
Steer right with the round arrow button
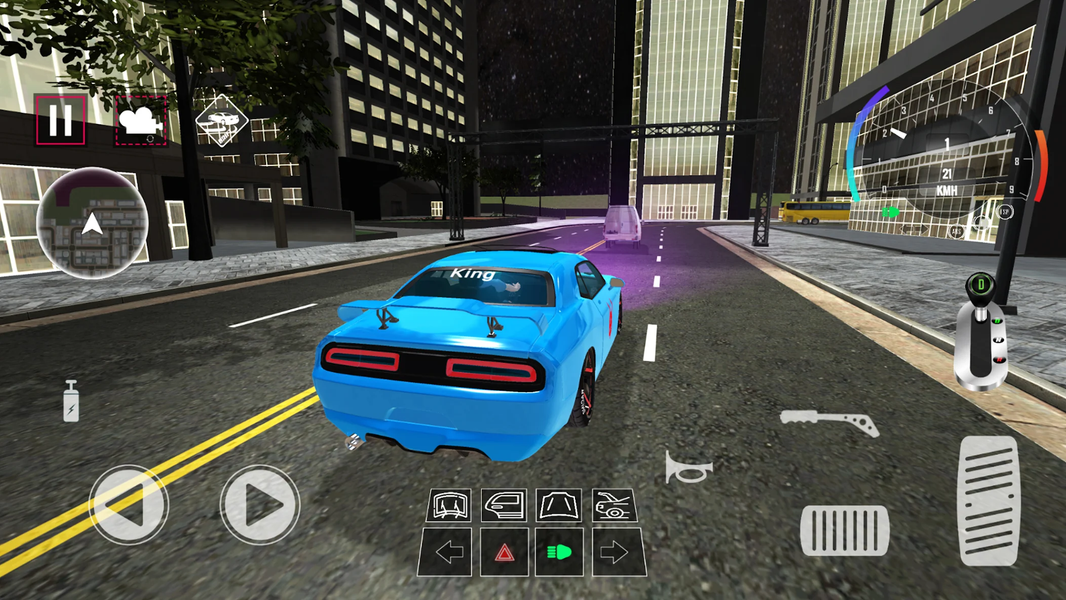260,504
